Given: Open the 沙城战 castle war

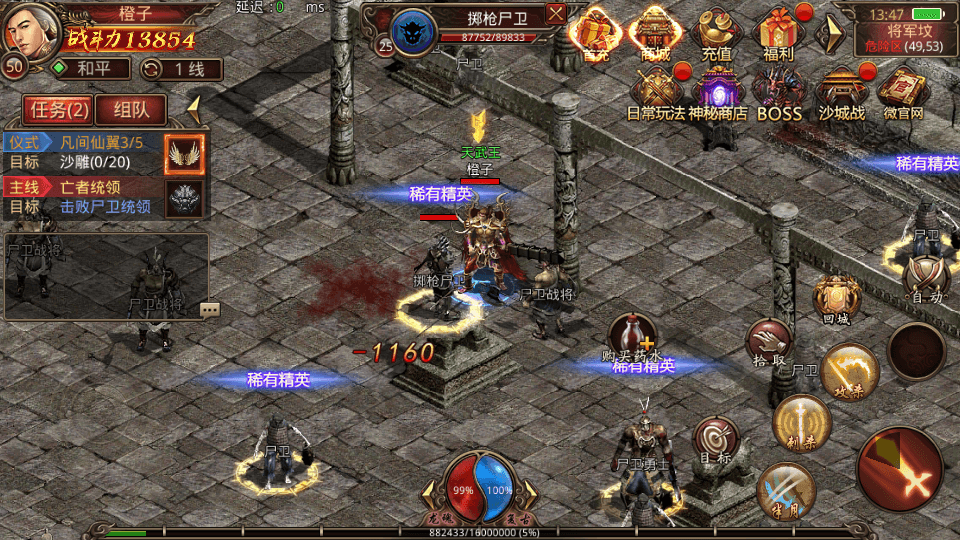Looking at the screenshot, I should click(841, 92).
